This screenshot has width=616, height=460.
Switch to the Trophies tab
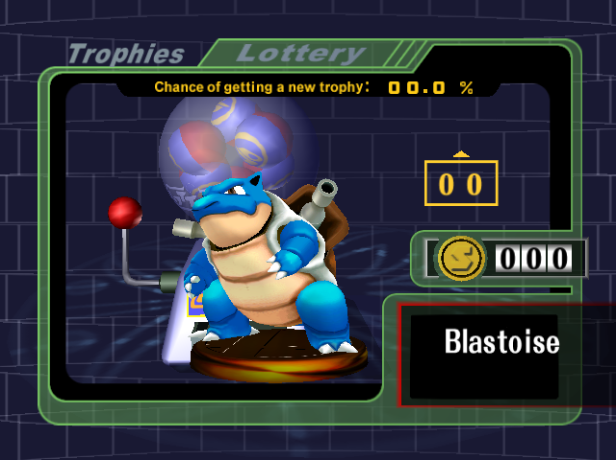coord(125,54)
